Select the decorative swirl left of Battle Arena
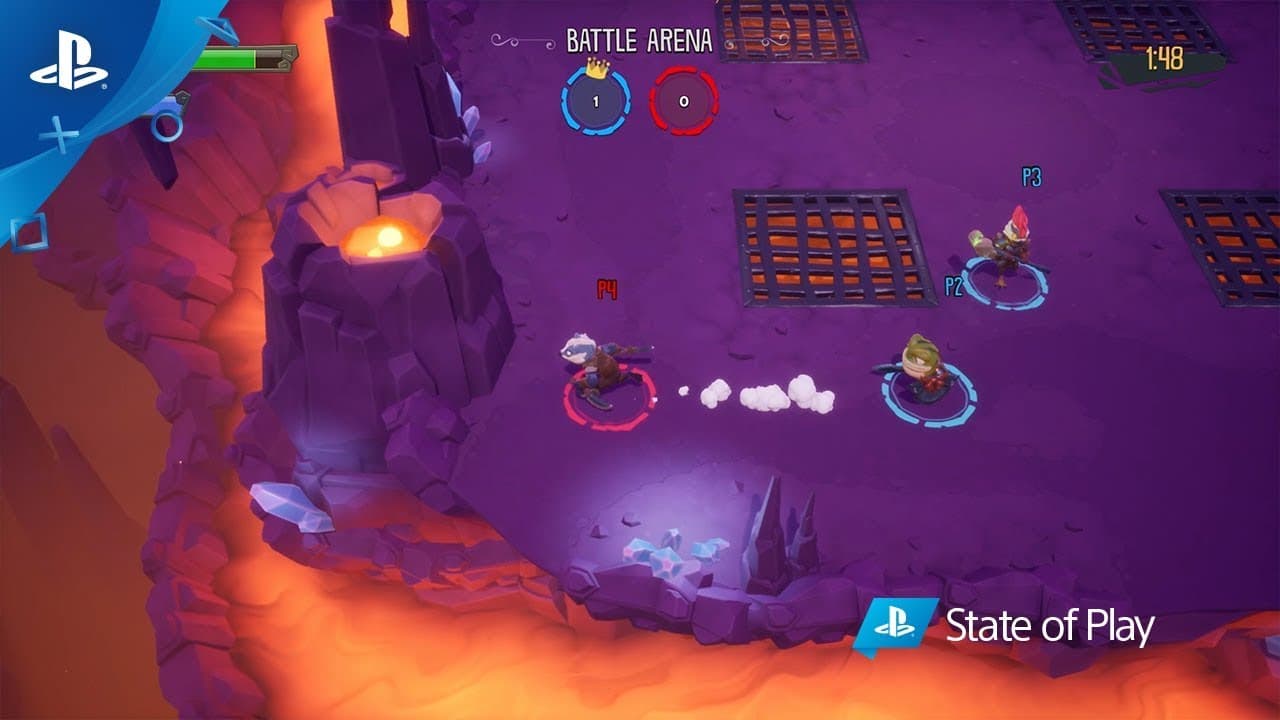 (505, 42)
